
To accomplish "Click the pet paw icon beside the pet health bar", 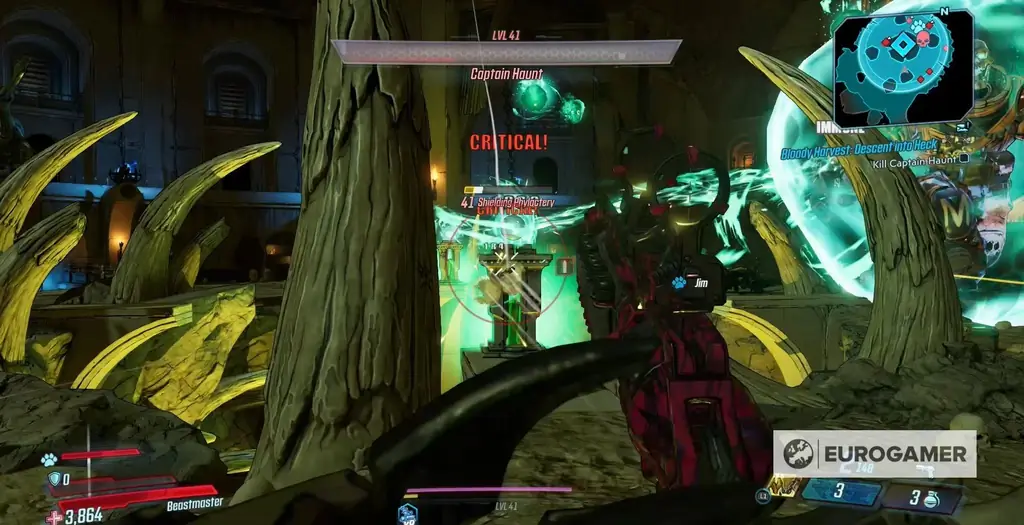I will pos(48,459).
